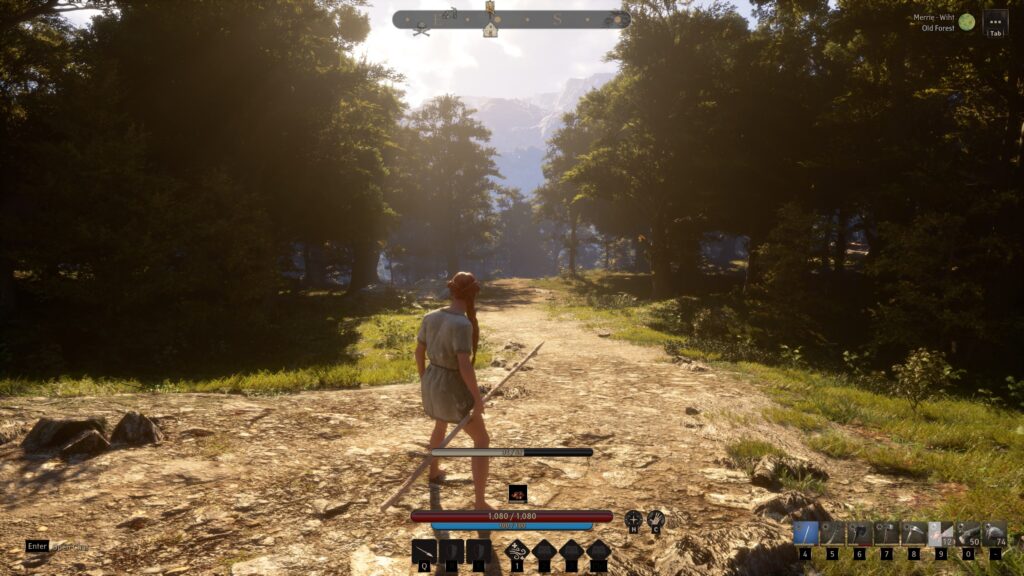1024x576 pixels.
Task: Select the hotbar tool bound to key 6
Action: click(859, 534)
